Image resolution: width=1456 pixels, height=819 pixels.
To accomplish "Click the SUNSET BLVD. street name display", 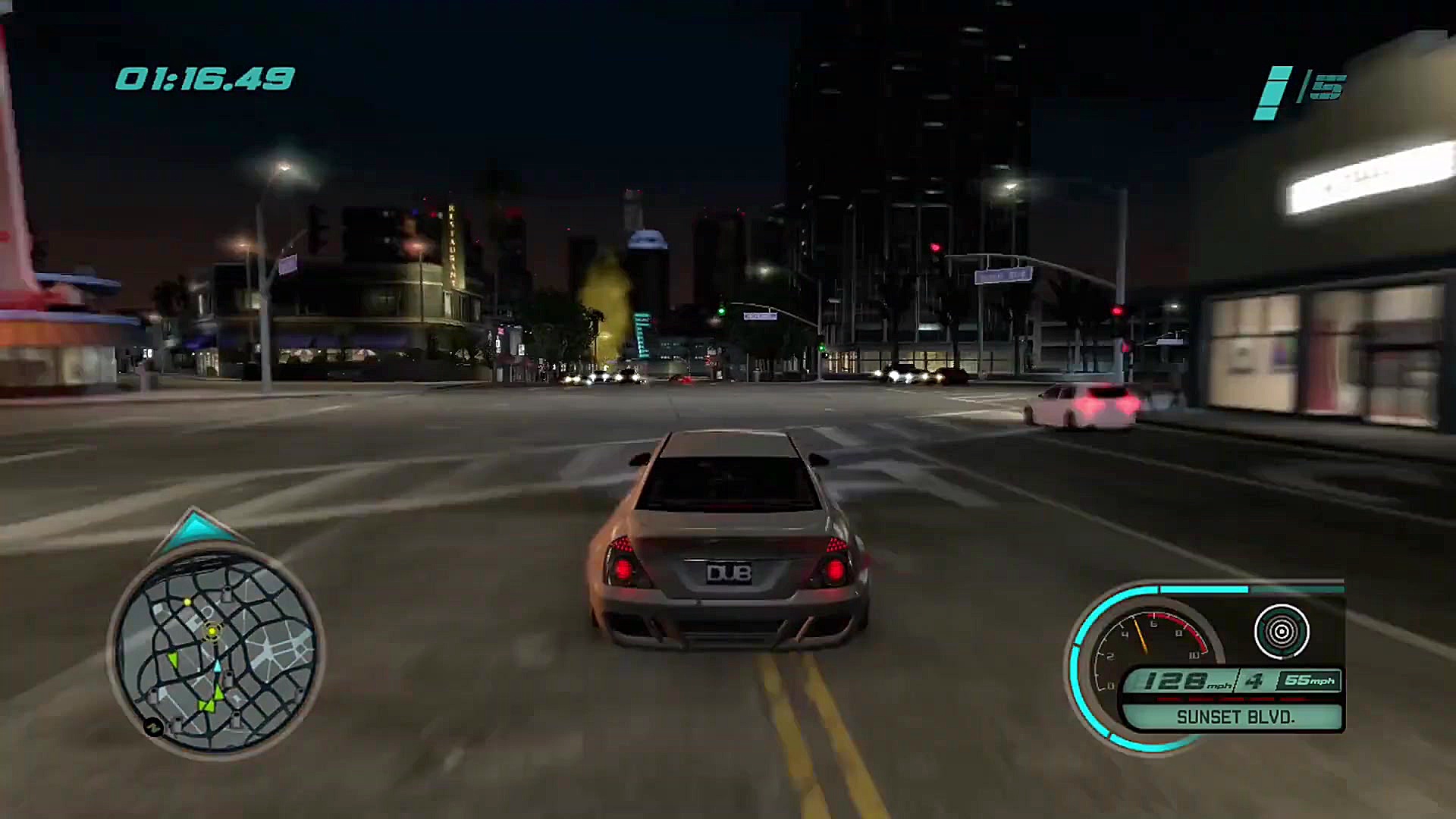I will pyautogui.click(x=1235, y=717).
